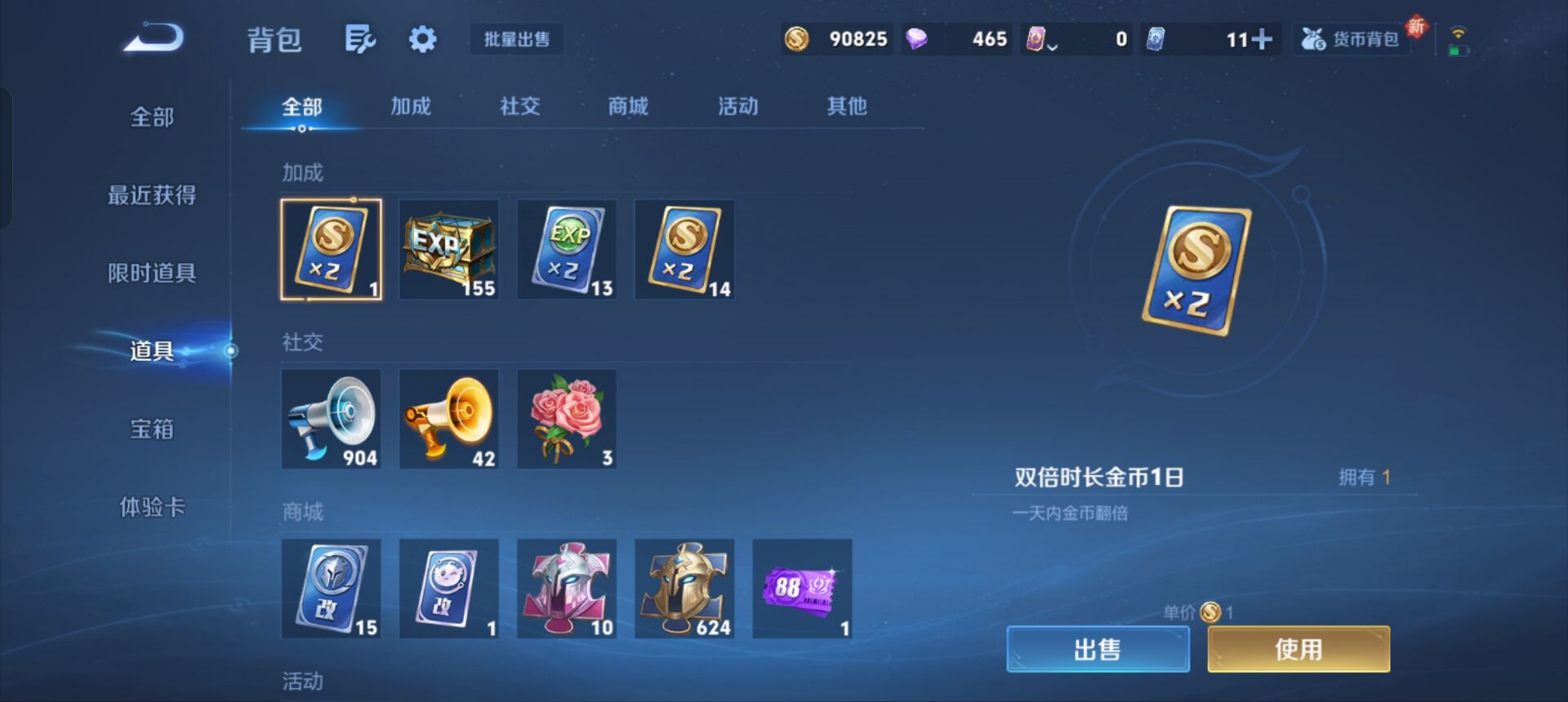Select the double gold coin card item
Image resolution: width=1568 pixels, height=702 pixels.
pyautogui.click(x=332, y=249)
